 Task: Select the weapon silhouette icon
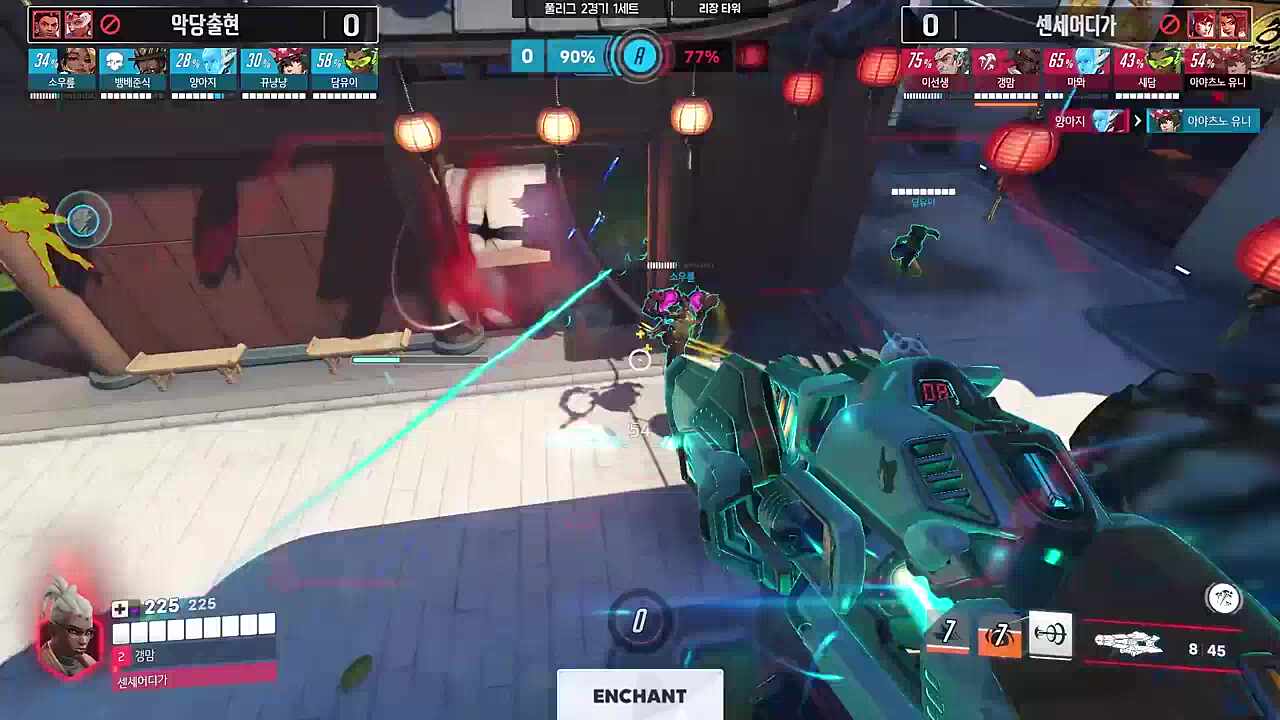pos(1130,645)
